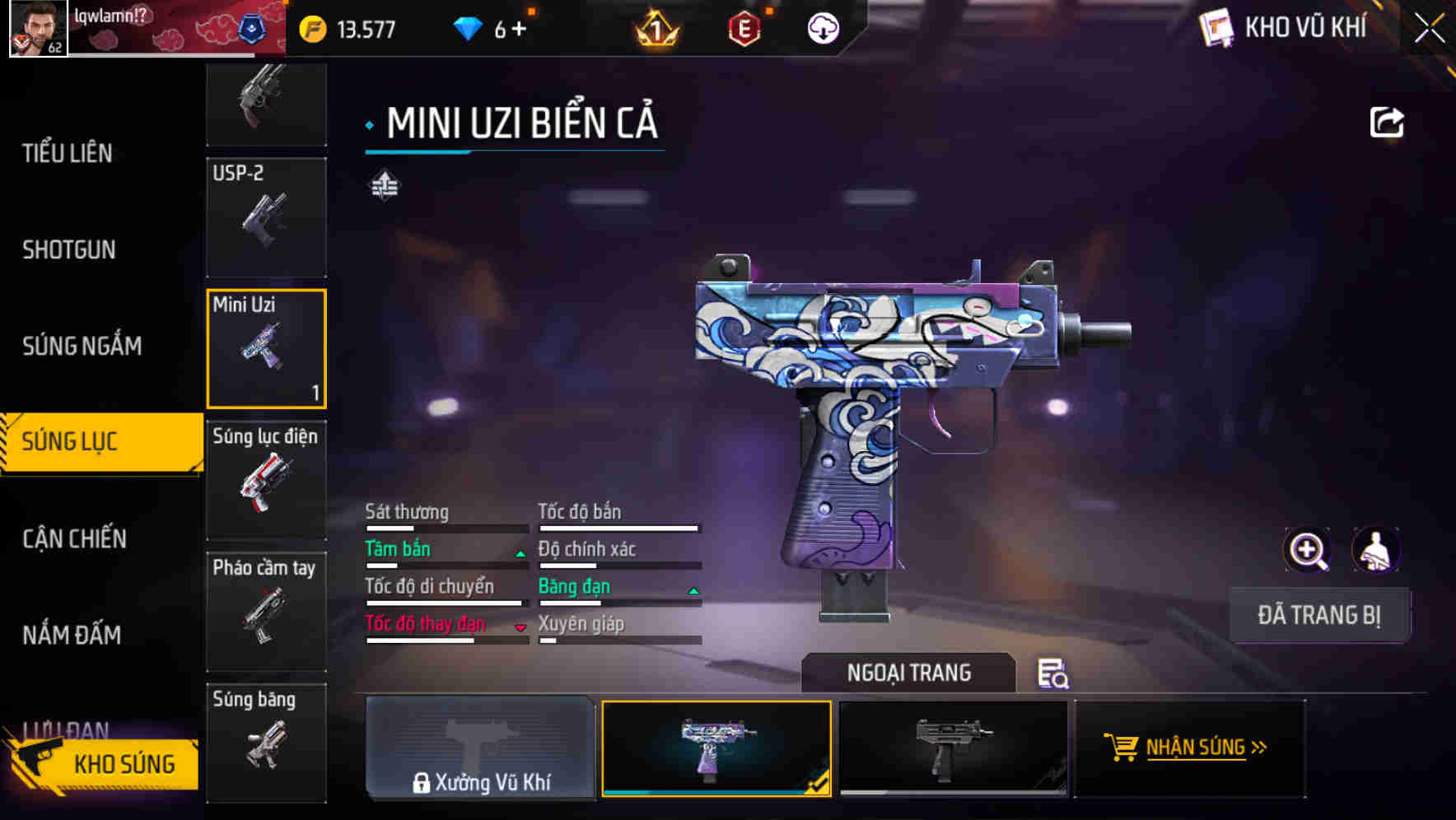1456x820 pixels.
Task: Switch to the Shotgun category
Action: coord(69,249)
